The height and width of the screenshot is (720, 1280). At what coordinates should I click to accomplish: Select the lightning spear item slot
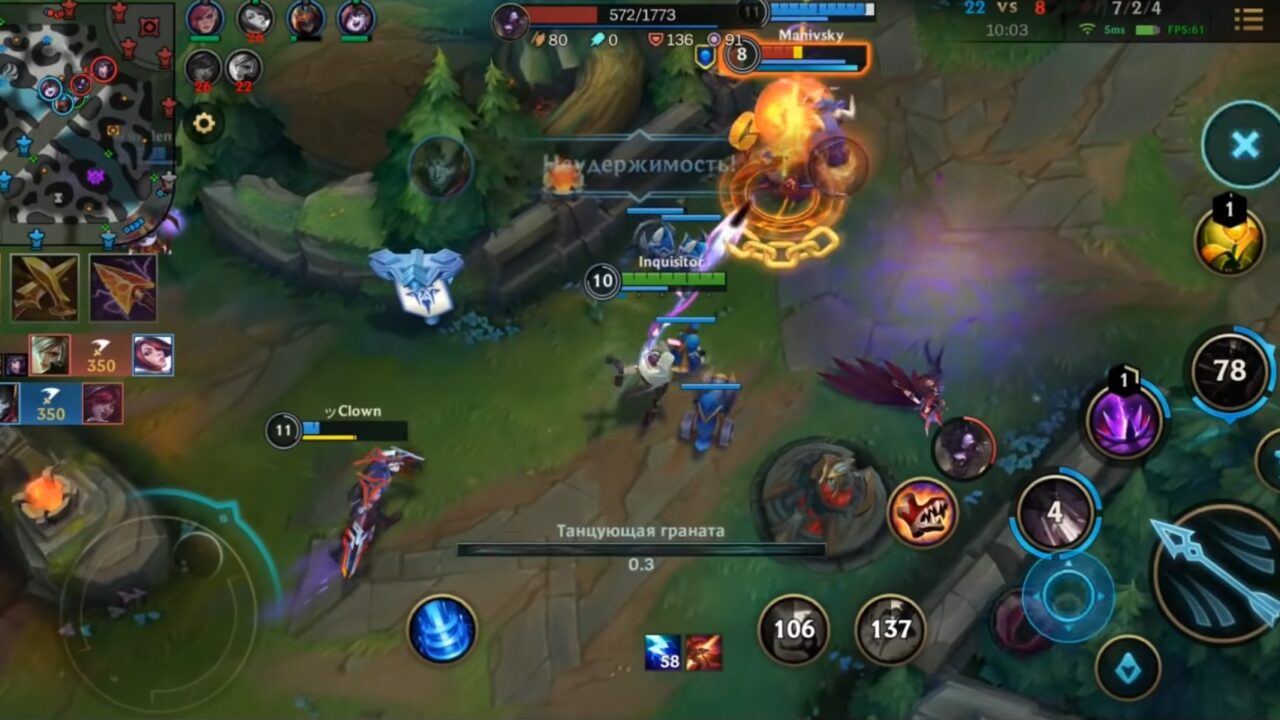coord(121,288)
